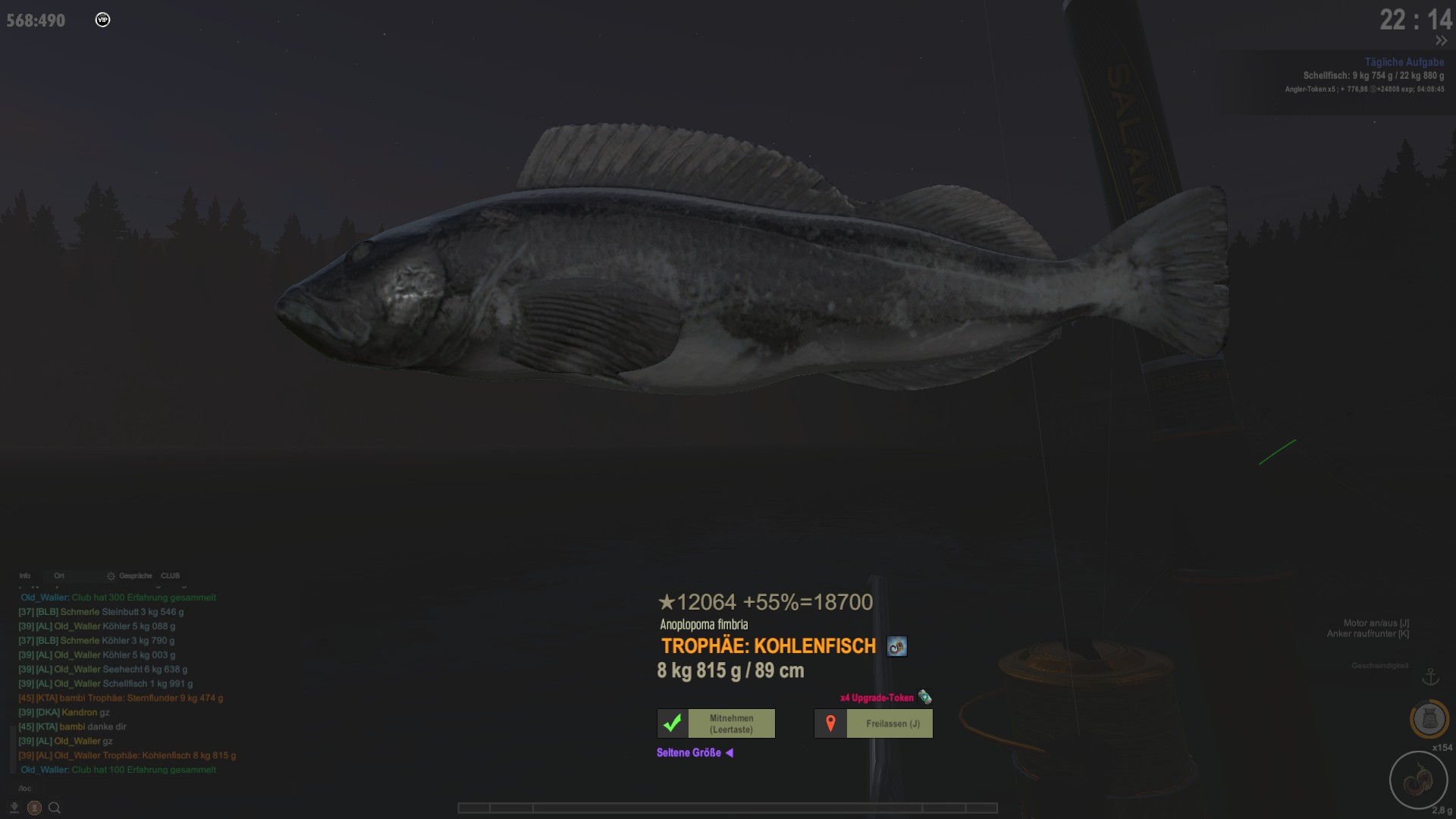Activate the magnifying glass search icon
Viewport: 1456px width, 819px height.
click(x=55, y=808)
